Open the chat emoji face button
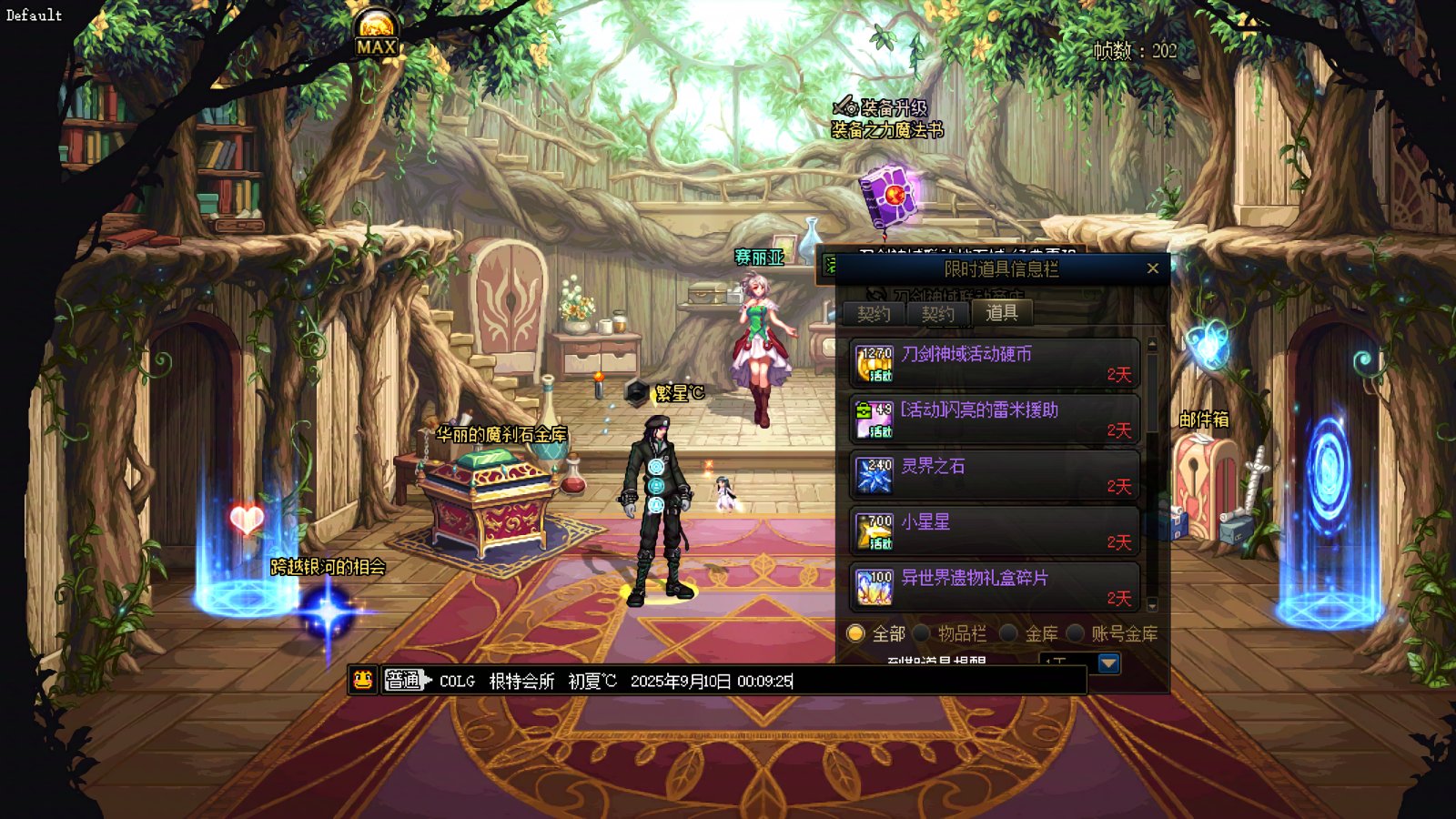The height and width of the screenshot is (819, 1456). tap(363, 680)
